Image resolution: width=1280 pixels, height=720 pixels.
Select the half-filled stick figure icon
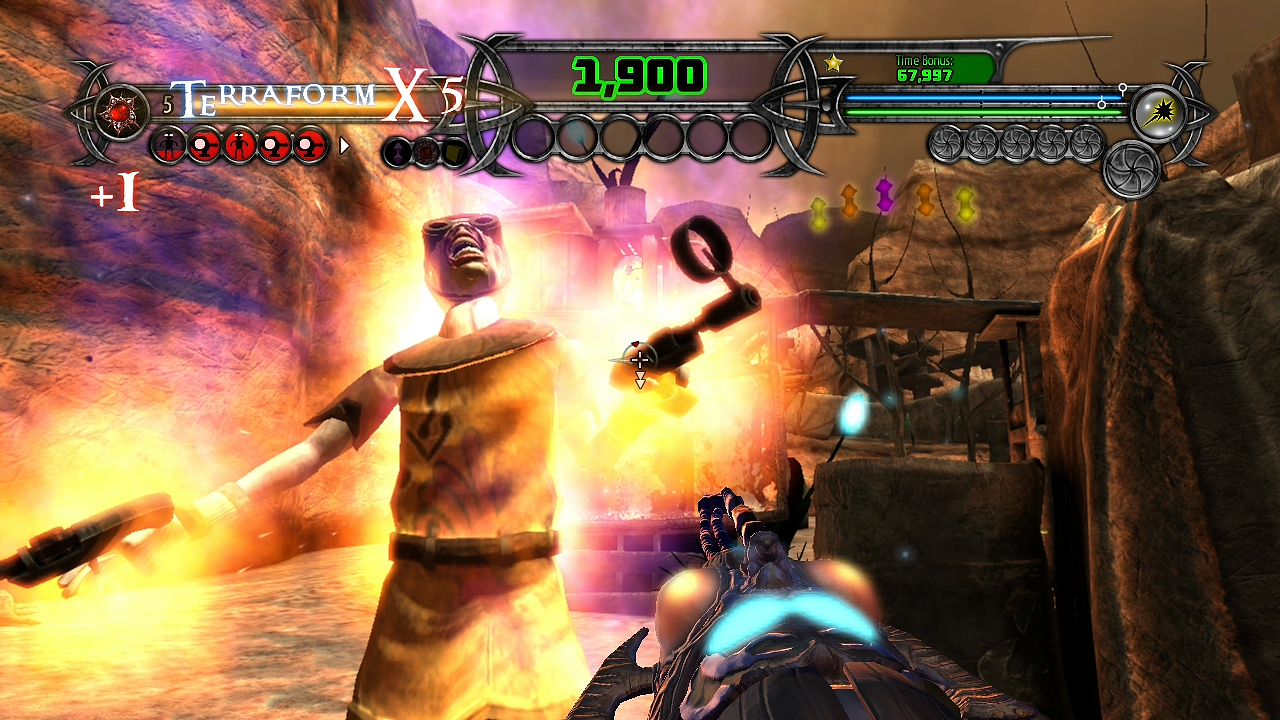(171, 146)
